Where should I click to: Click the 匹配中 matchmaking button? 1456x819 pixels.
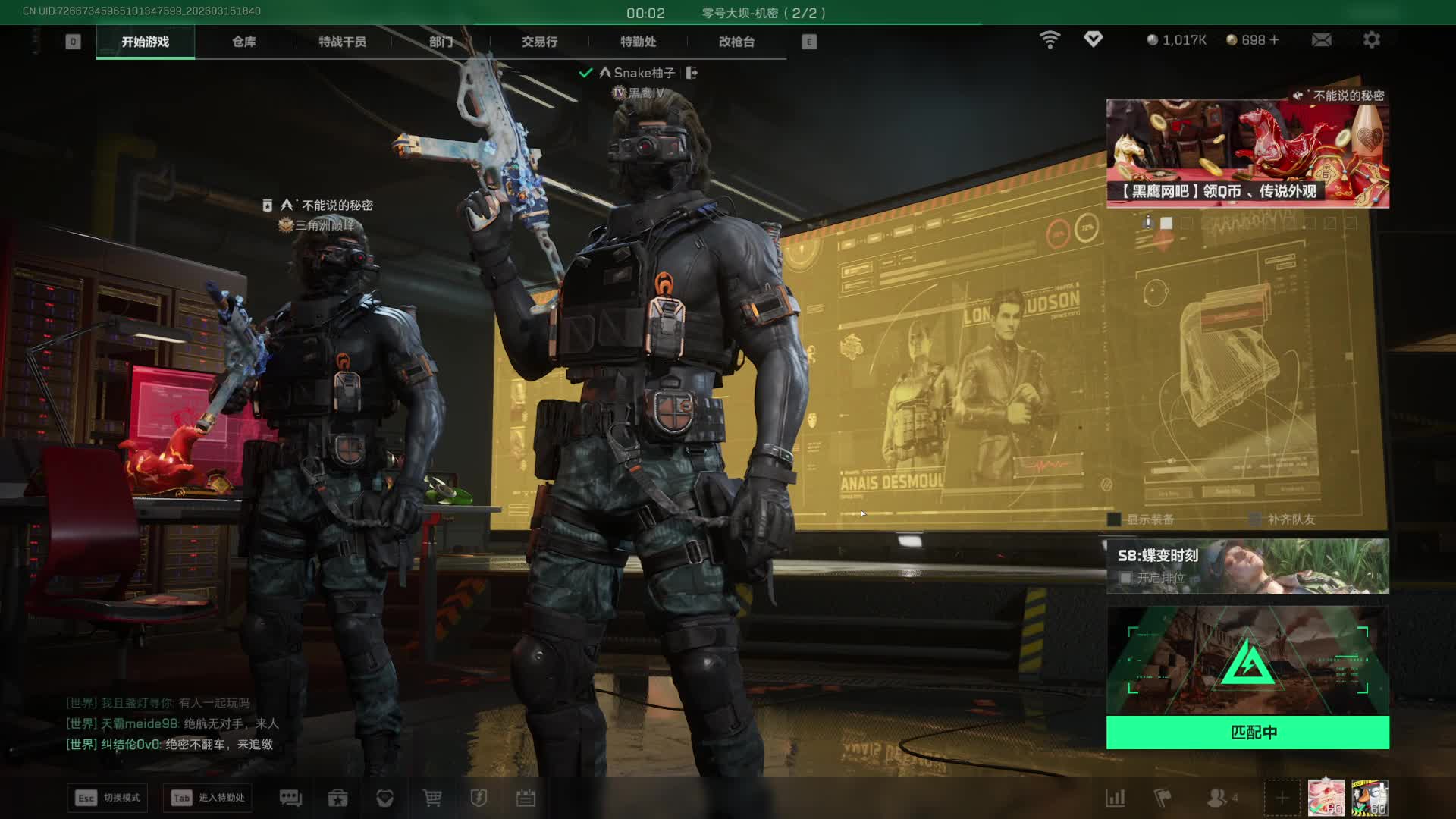point(1247,733)
